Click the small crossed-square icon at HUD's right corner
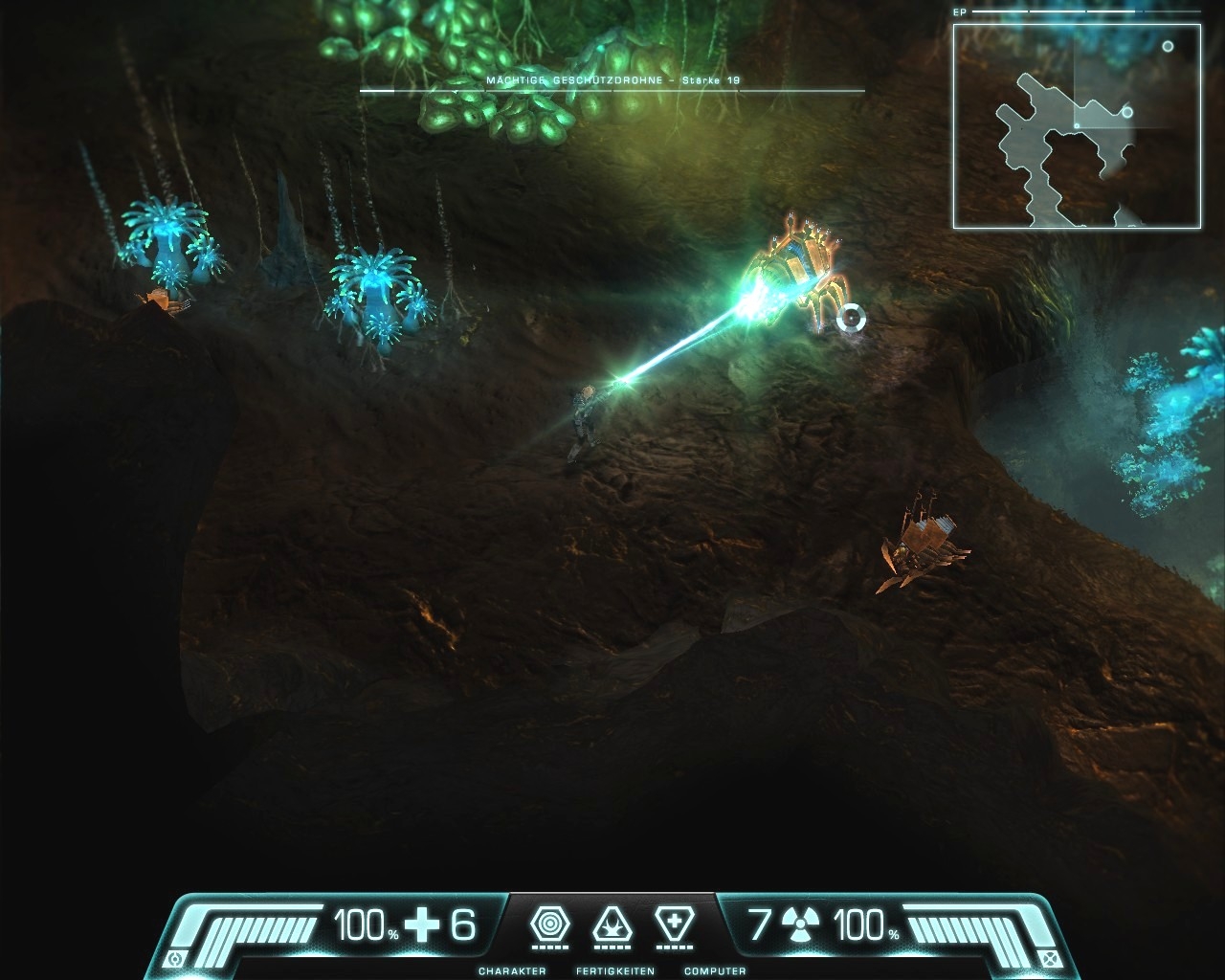 click(1050, 959)
